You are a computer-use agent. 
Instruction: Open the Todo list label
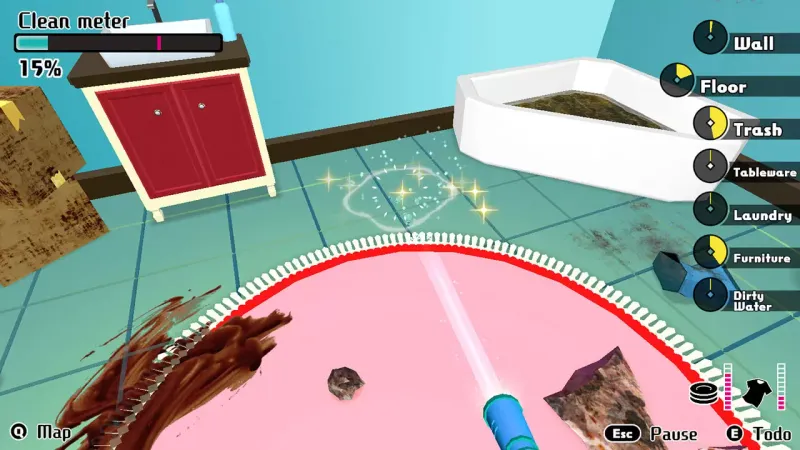click(x=771, y=434)
